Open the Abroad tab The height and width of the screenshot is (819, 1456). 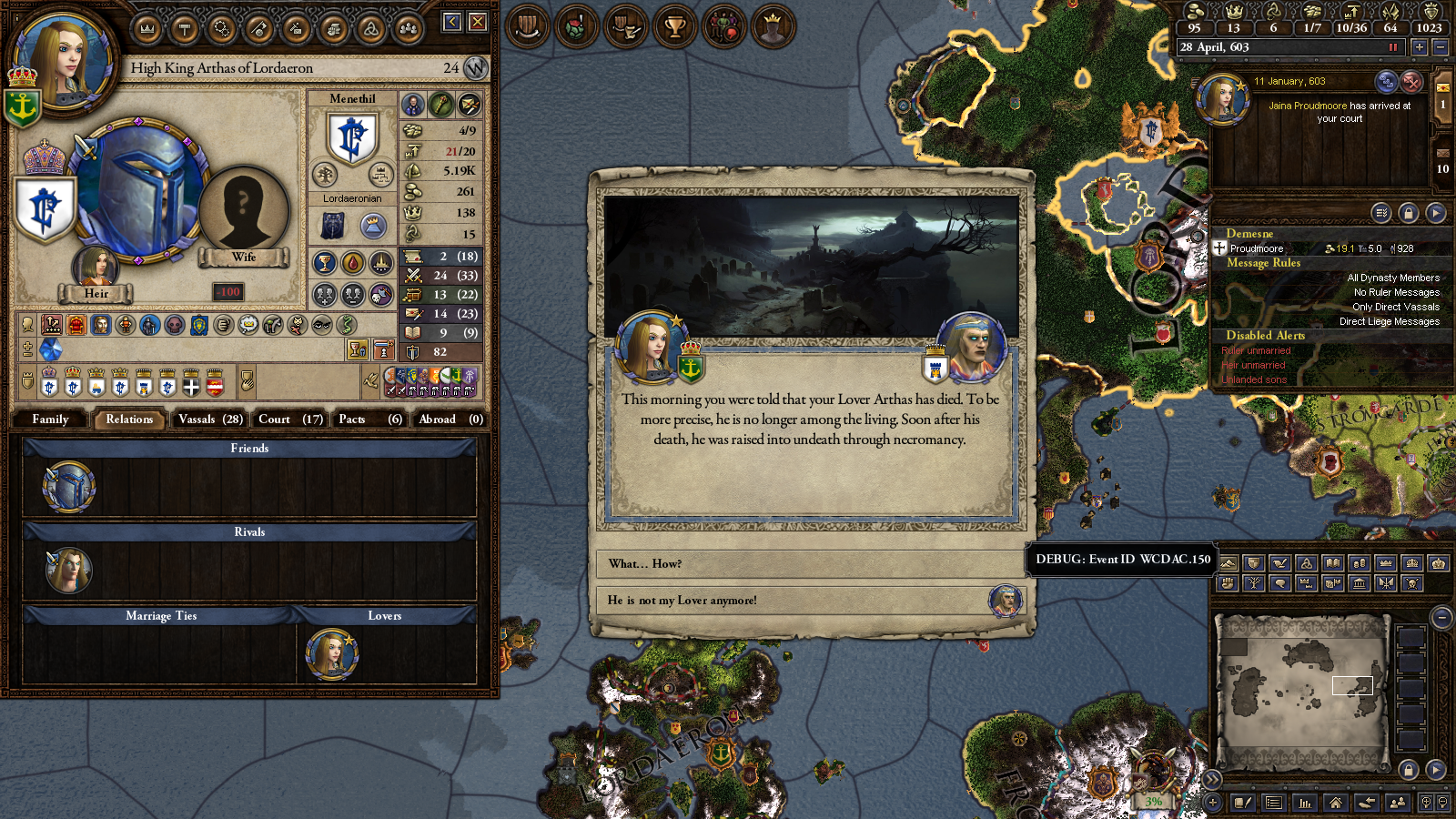[450, 420]
